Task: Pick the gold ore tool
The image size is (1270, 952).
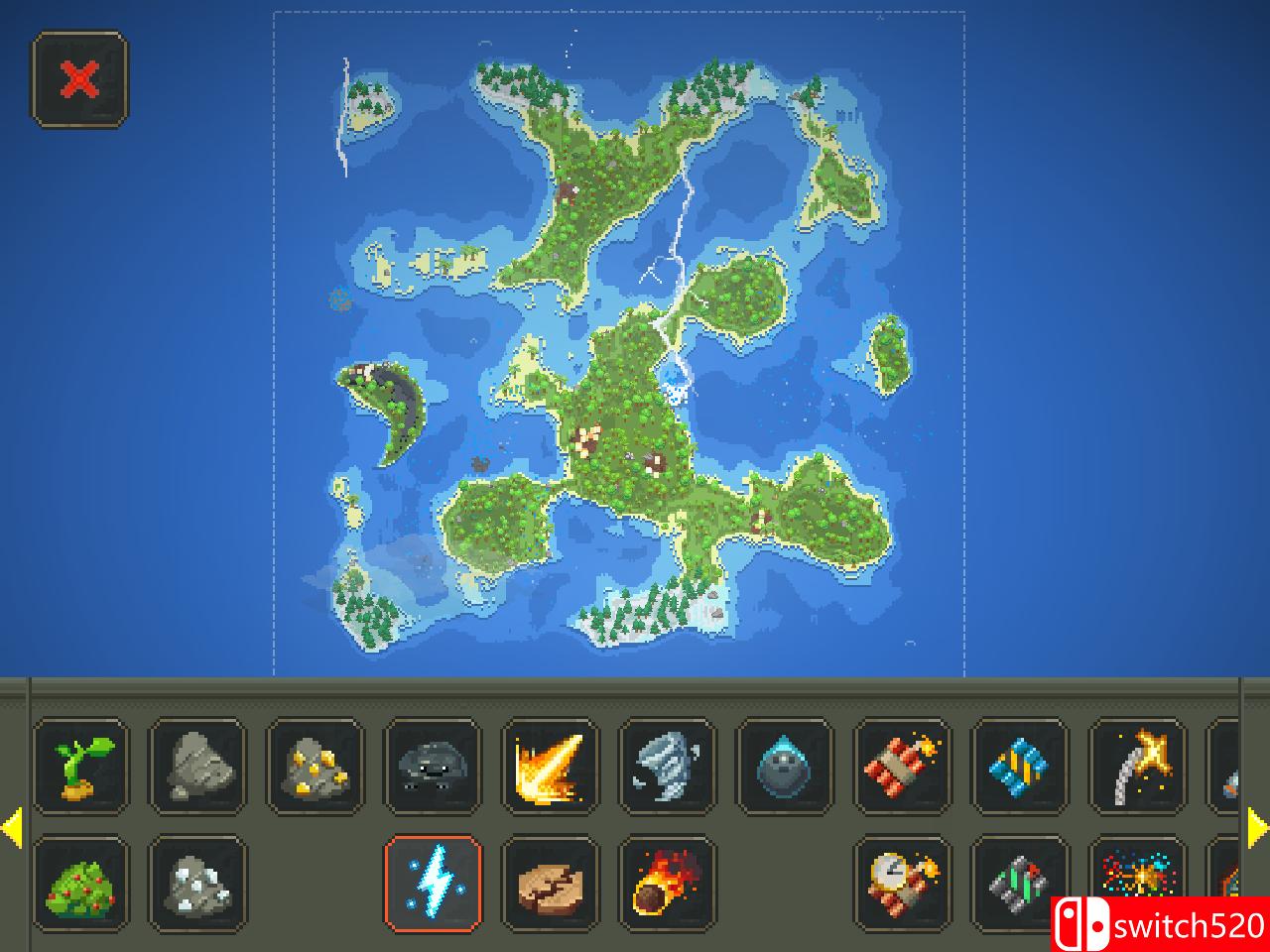Action: pos(315,769)
